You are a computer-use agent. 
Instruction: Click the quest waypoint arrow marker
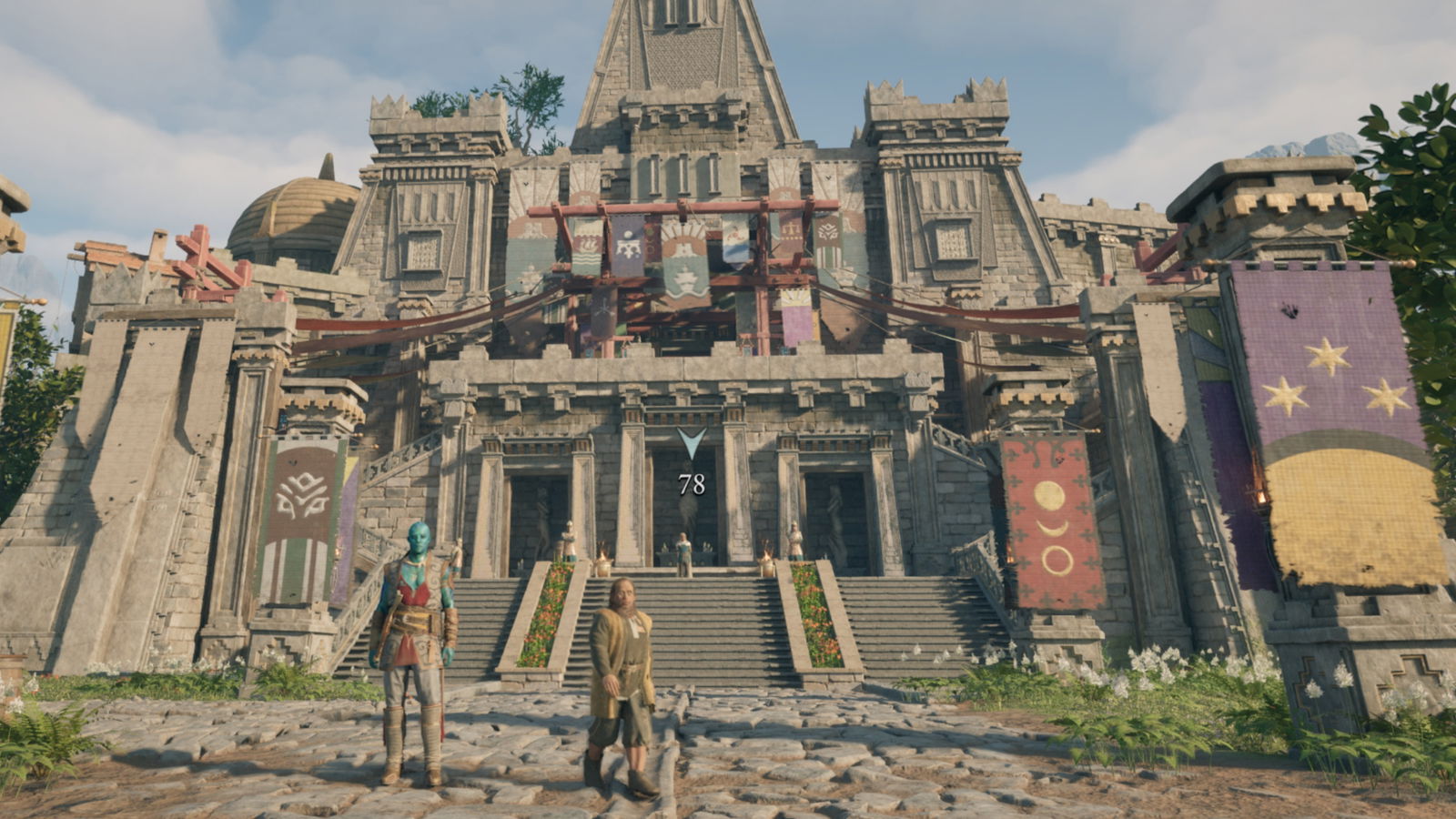[692, 443]
